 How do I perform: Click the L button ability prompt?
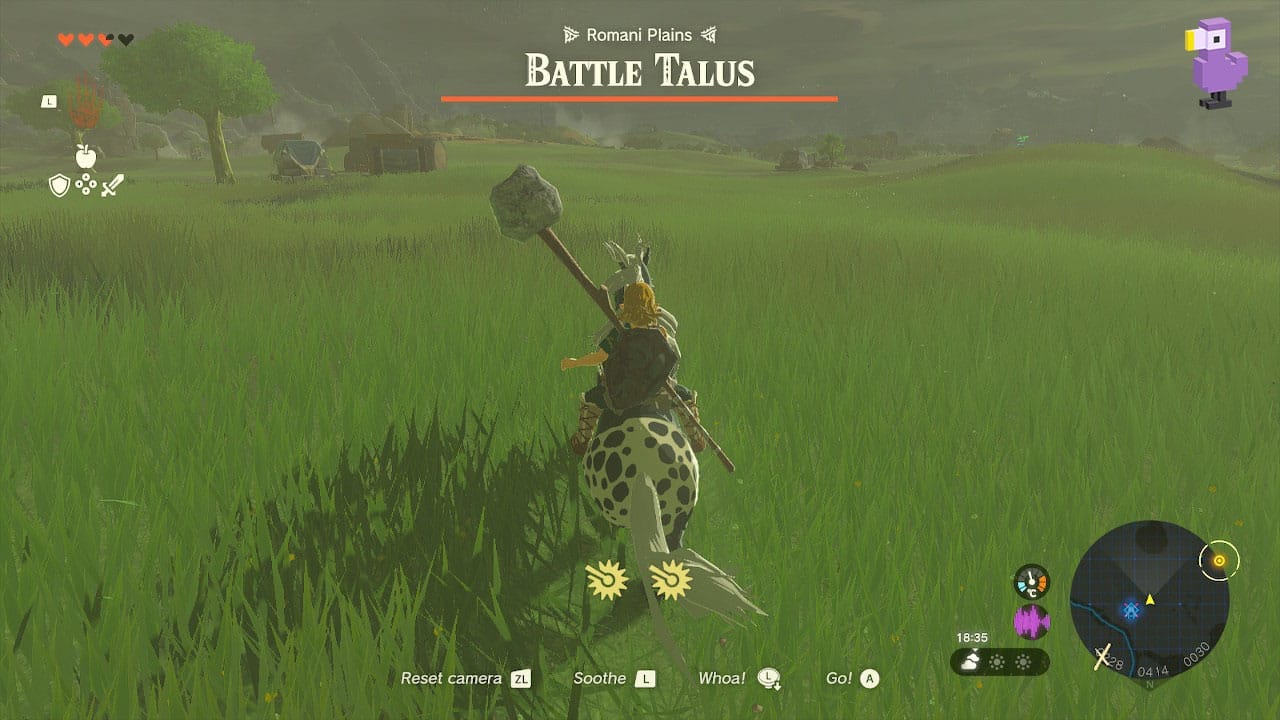coord(48,100)
